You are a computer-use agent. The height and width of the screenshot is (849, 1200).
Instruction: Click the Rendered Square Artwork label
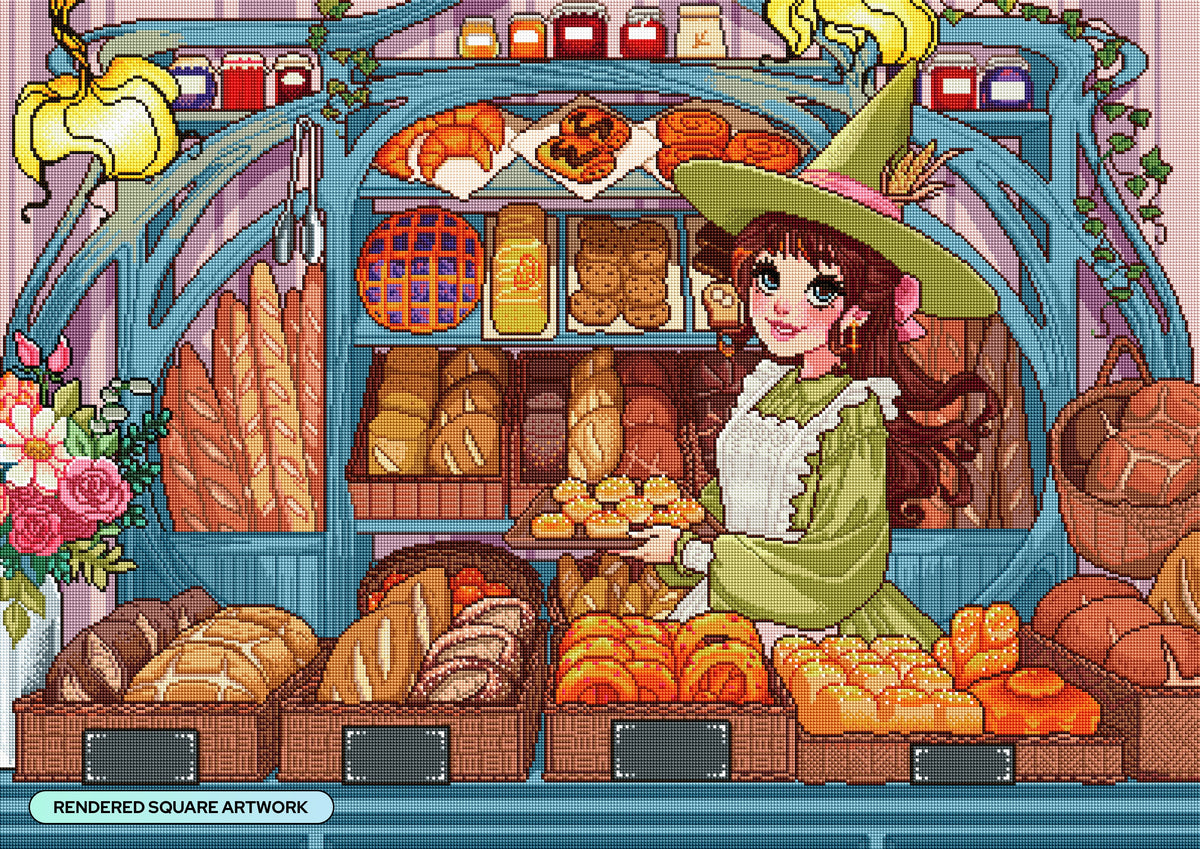click(x=181, y=807)
